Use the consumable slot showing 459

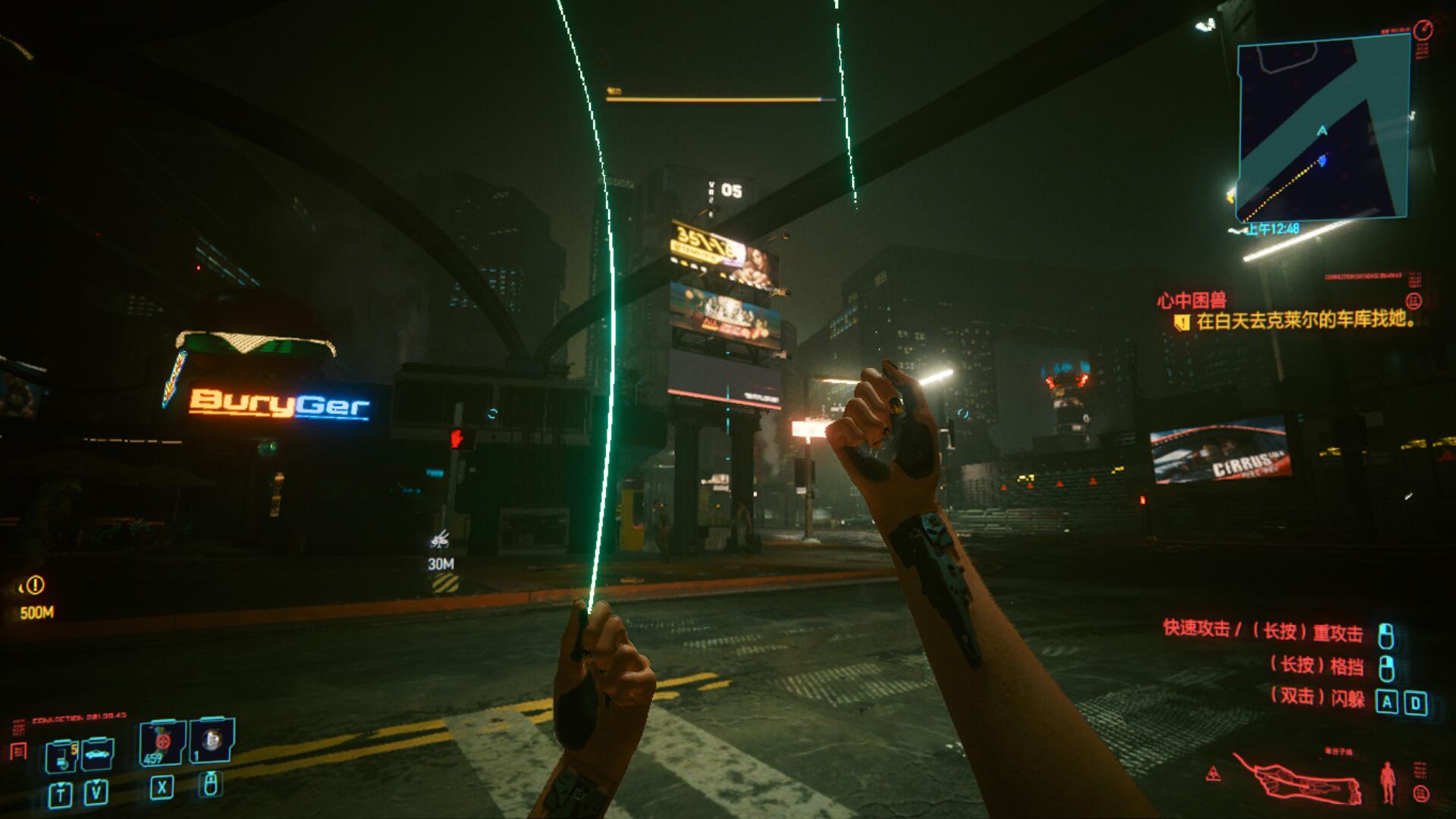pyautogui.click(x=162, y=743)
